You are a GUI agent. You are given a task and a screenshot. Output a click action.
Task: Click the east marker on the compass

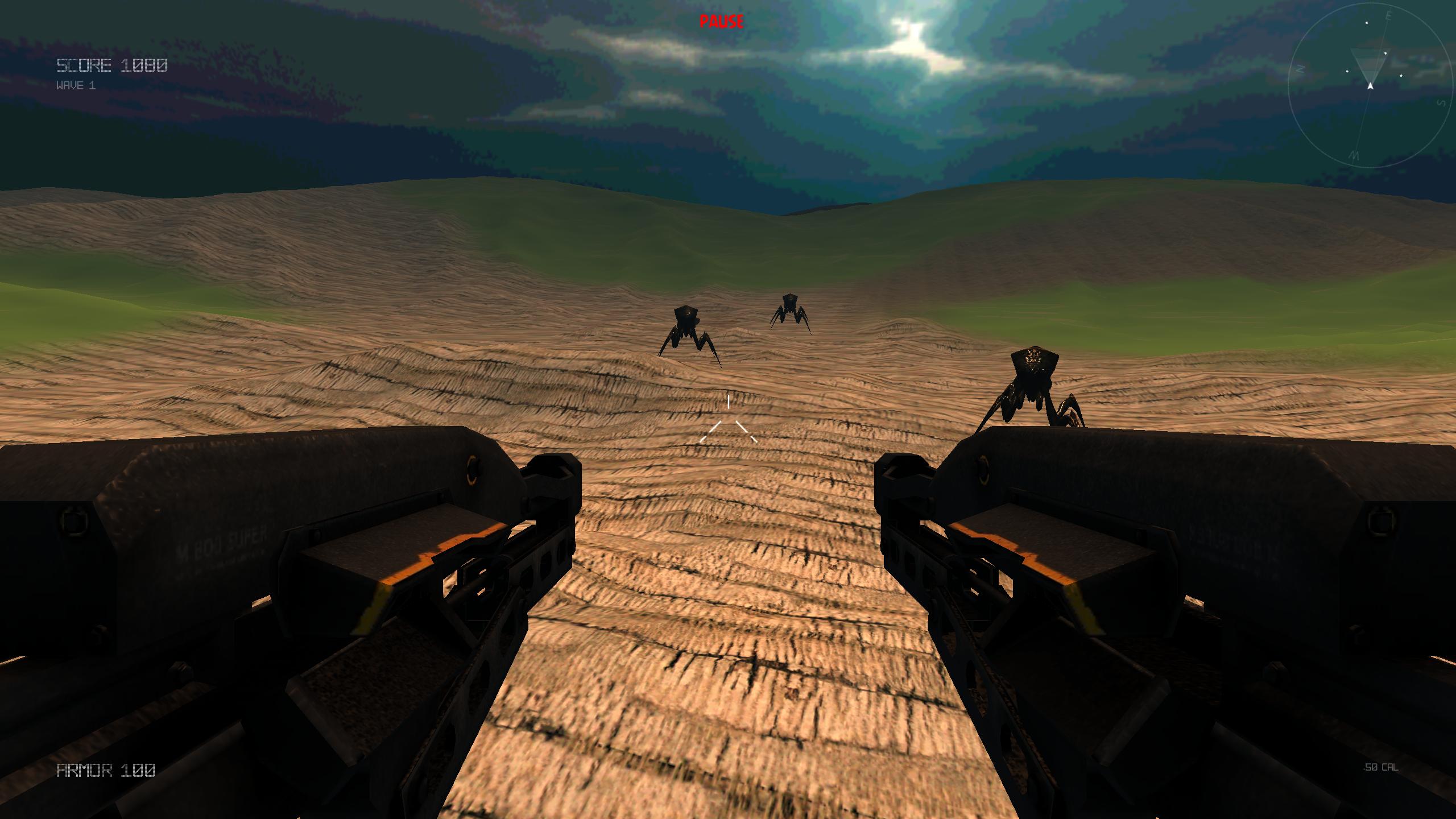1388,15
